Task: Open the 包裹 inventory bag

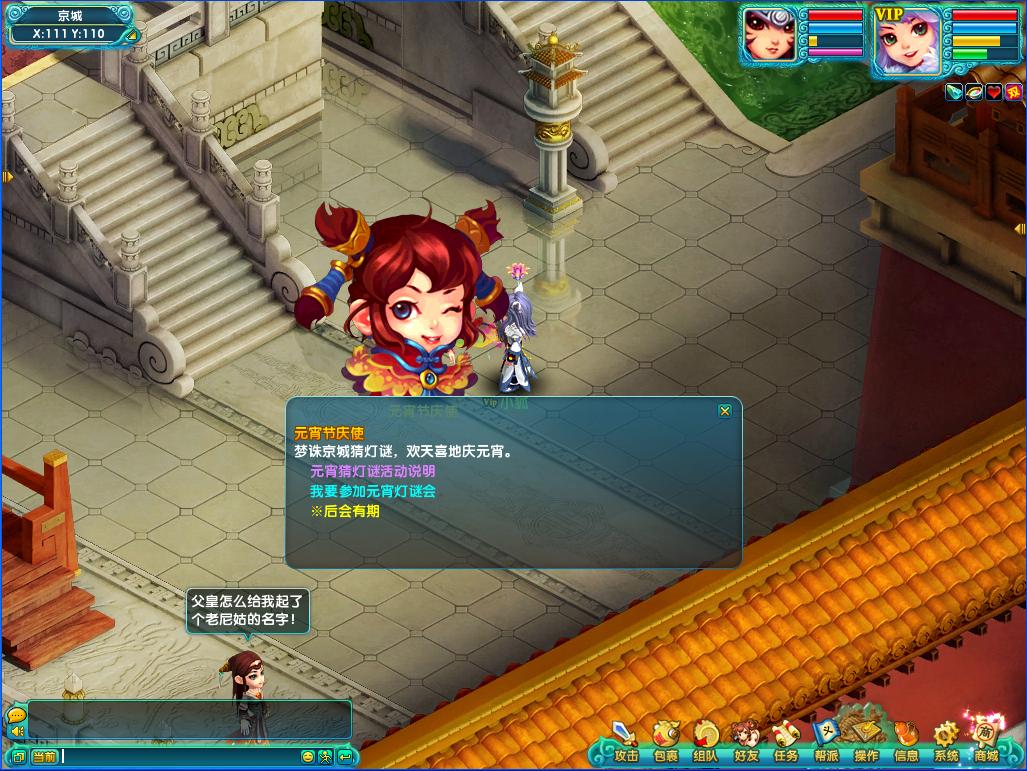Action: [x=665, y=742]
